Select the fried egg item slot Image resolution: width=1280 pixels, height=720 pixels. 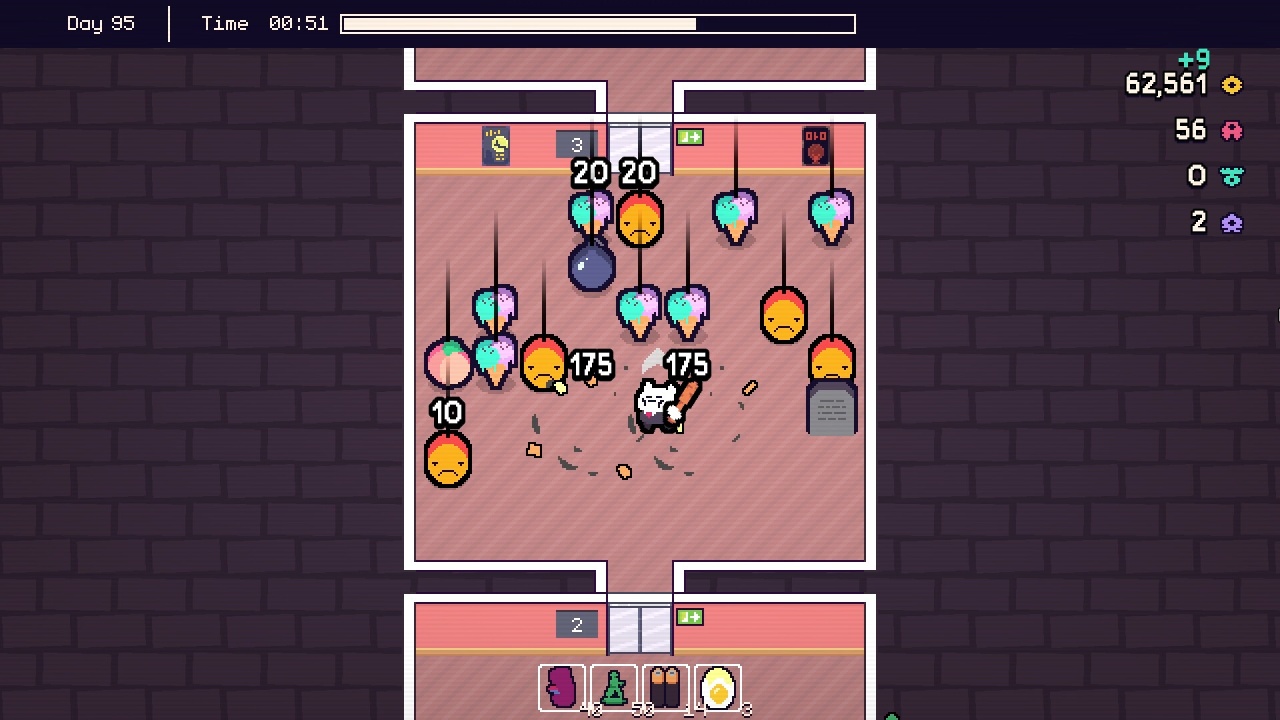718,688
